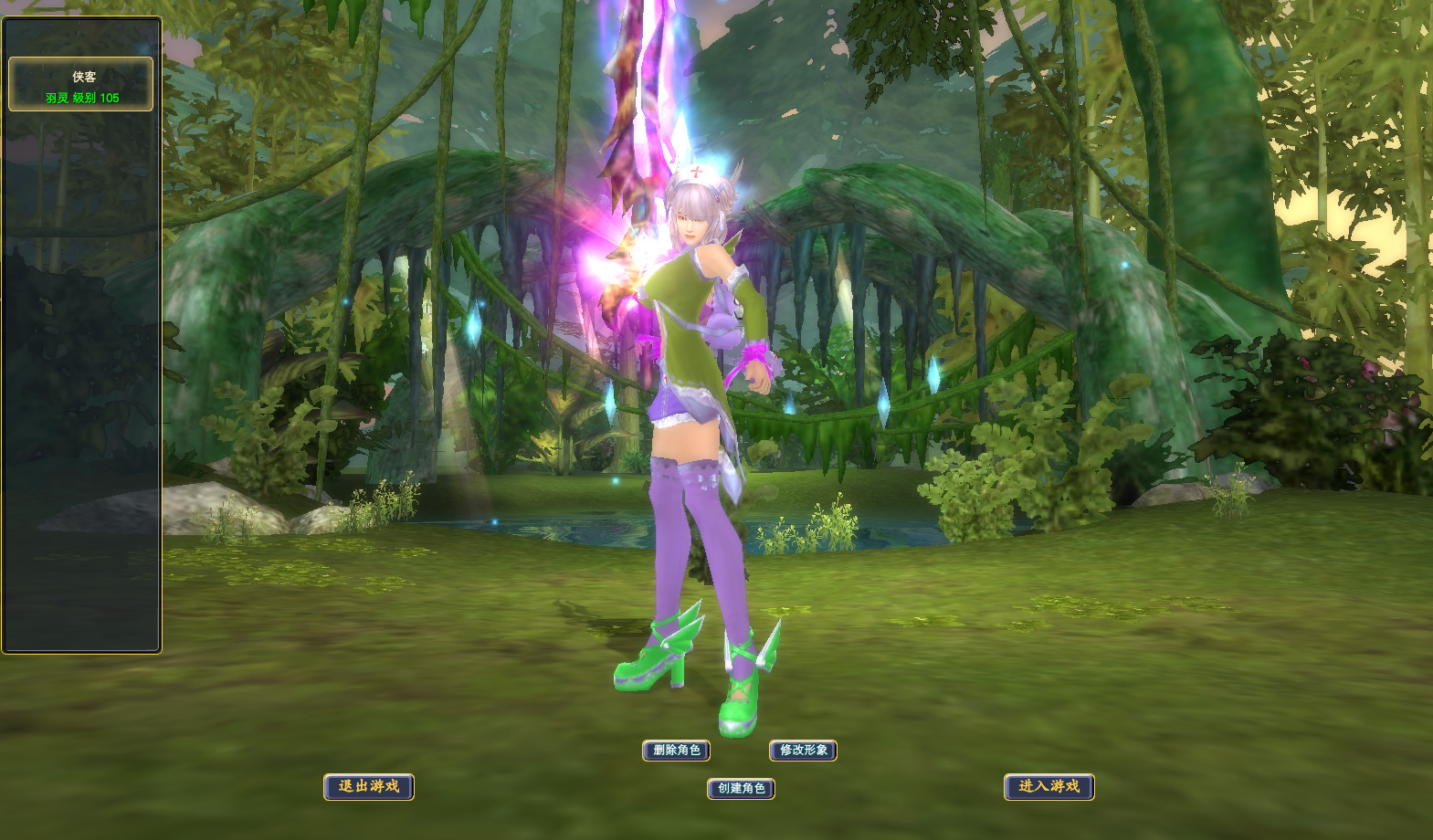Image resolution: width=1433 pixels, height=840 pixels.
Task: Open 修改形象 appearance editor
Action: [x=804, y=751]
